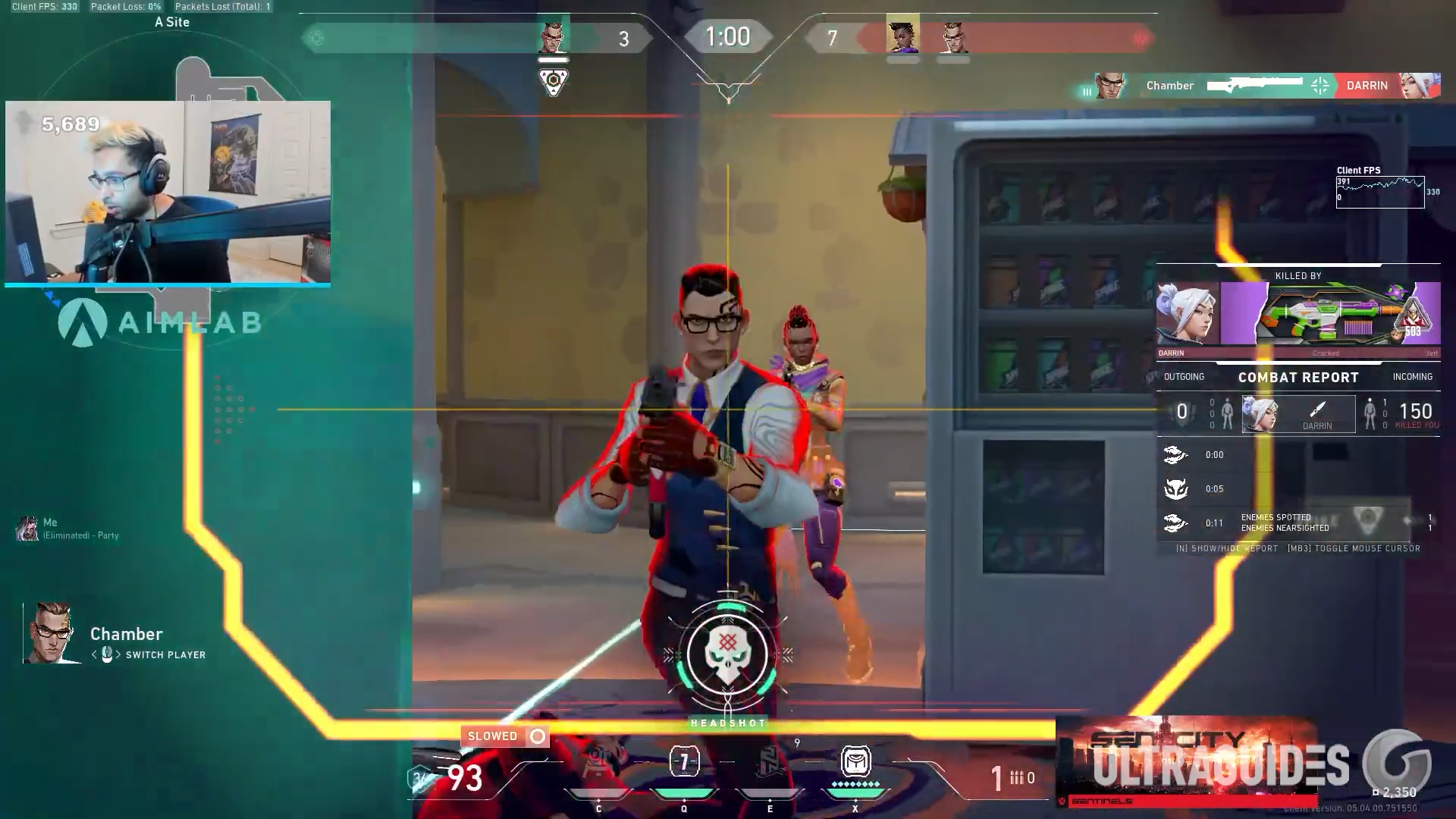
Task: Activate the Tour de Force ultimate icon
Action: tap(855, 762)
